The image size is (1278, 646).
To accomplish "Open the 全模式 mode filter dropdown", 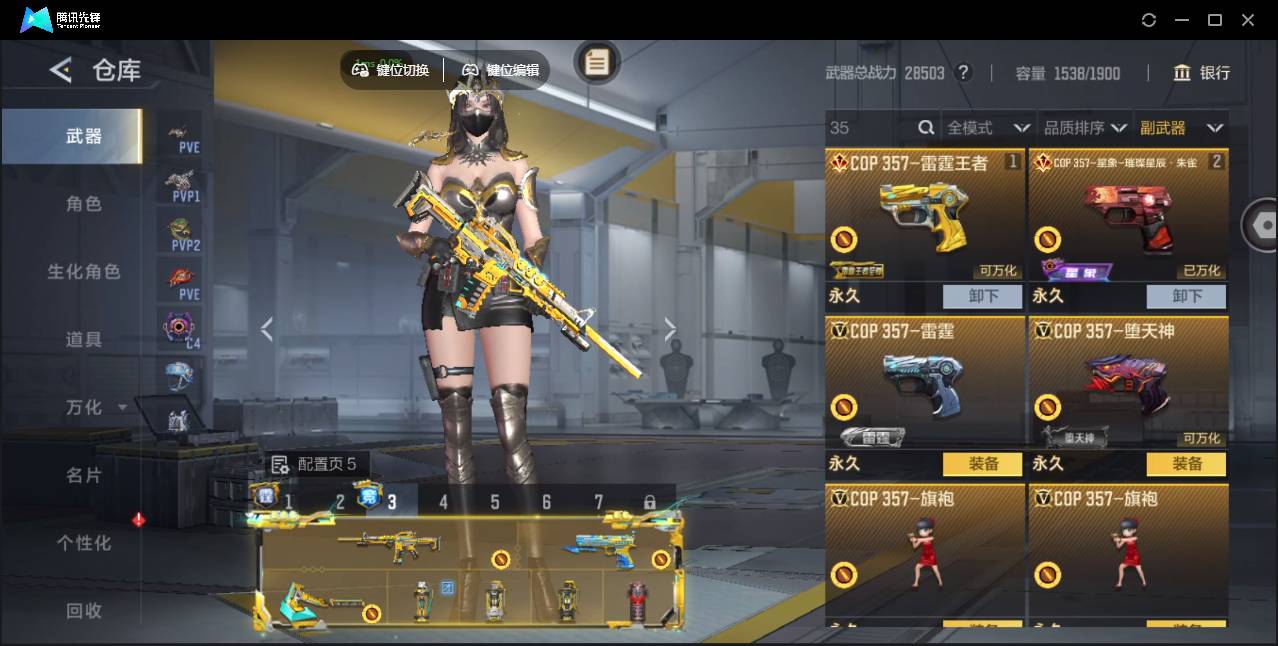I will 988,128.
